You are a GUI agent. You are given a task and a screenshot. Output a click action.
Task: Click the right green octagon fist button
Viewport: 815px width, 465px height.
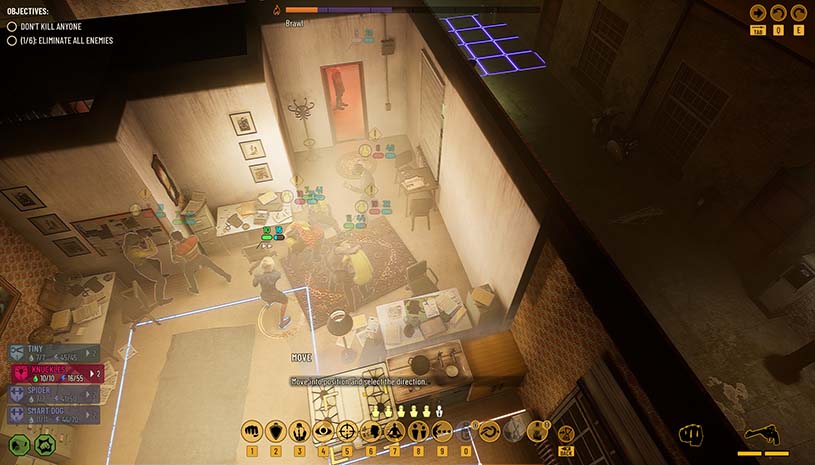(x=44, y=445)
